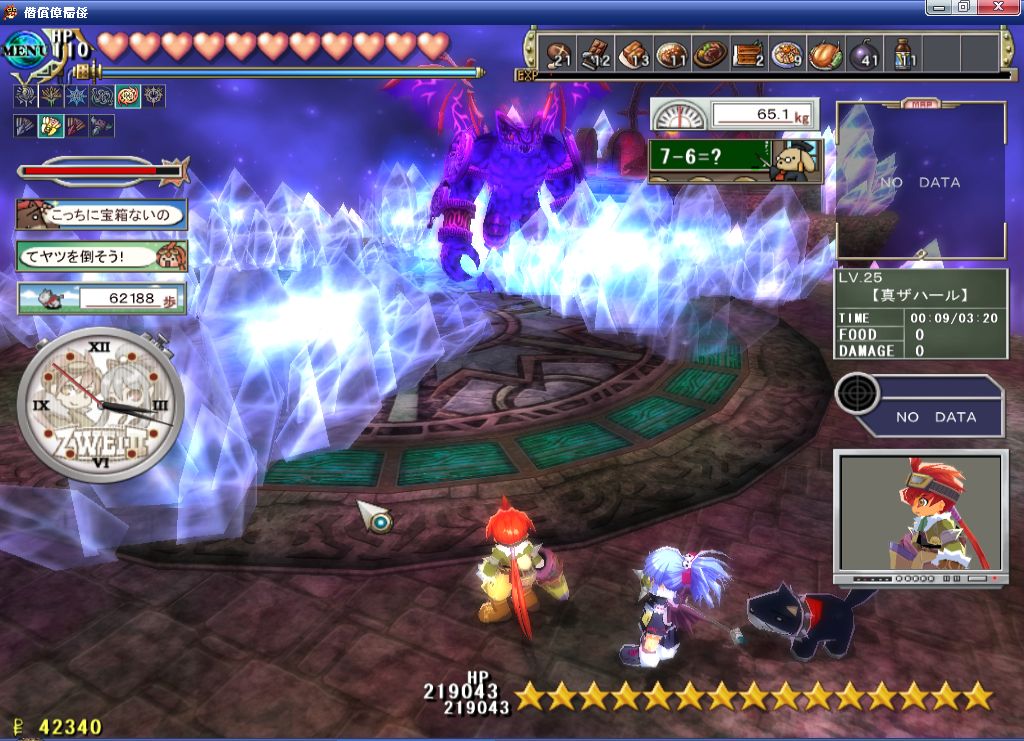Use the drink bottle item
Viewport: 1024px width, 741px height.
tap(903, 53)
